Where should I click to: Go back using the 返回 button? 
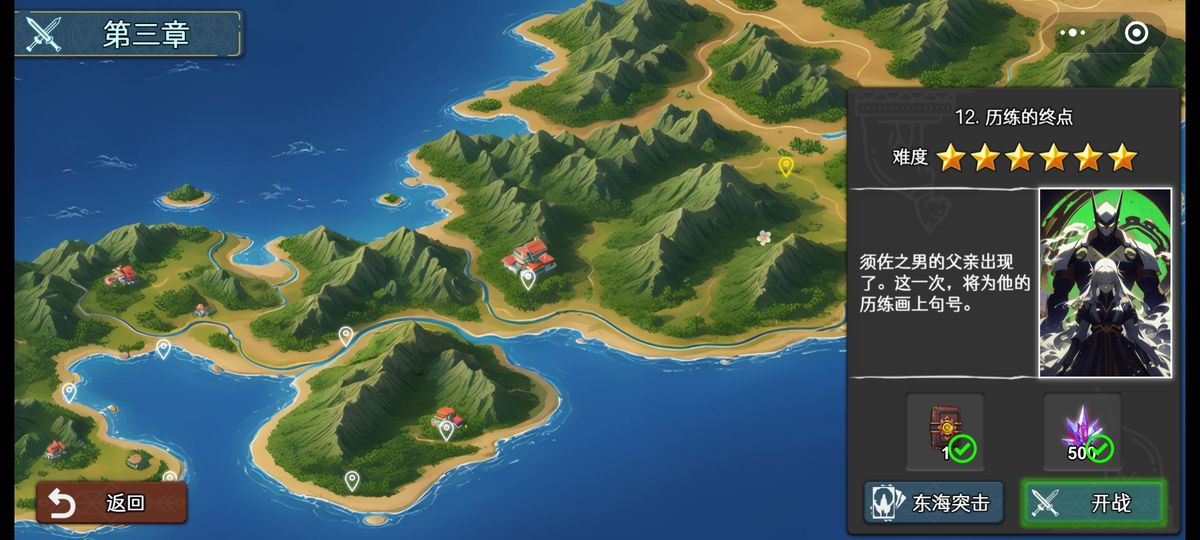(x=111, y=503)
